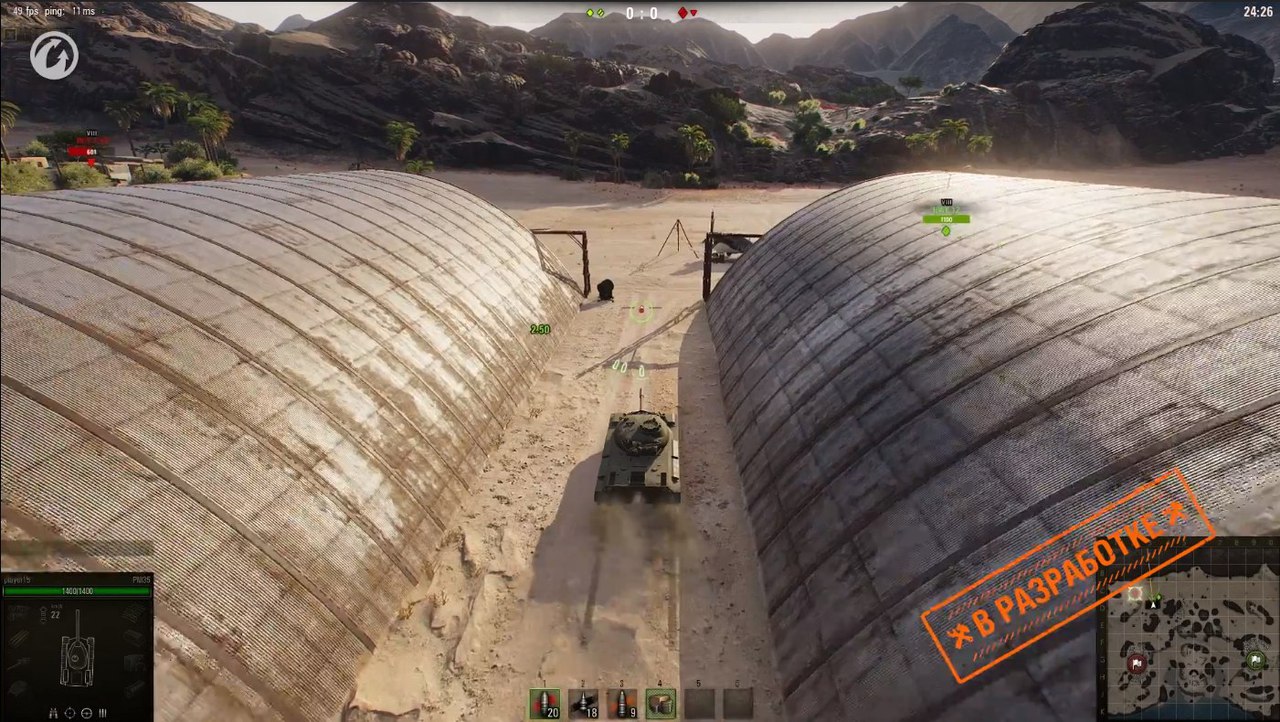
Task: Click the green allied base flag on minimap
Action: (1255, 660)
